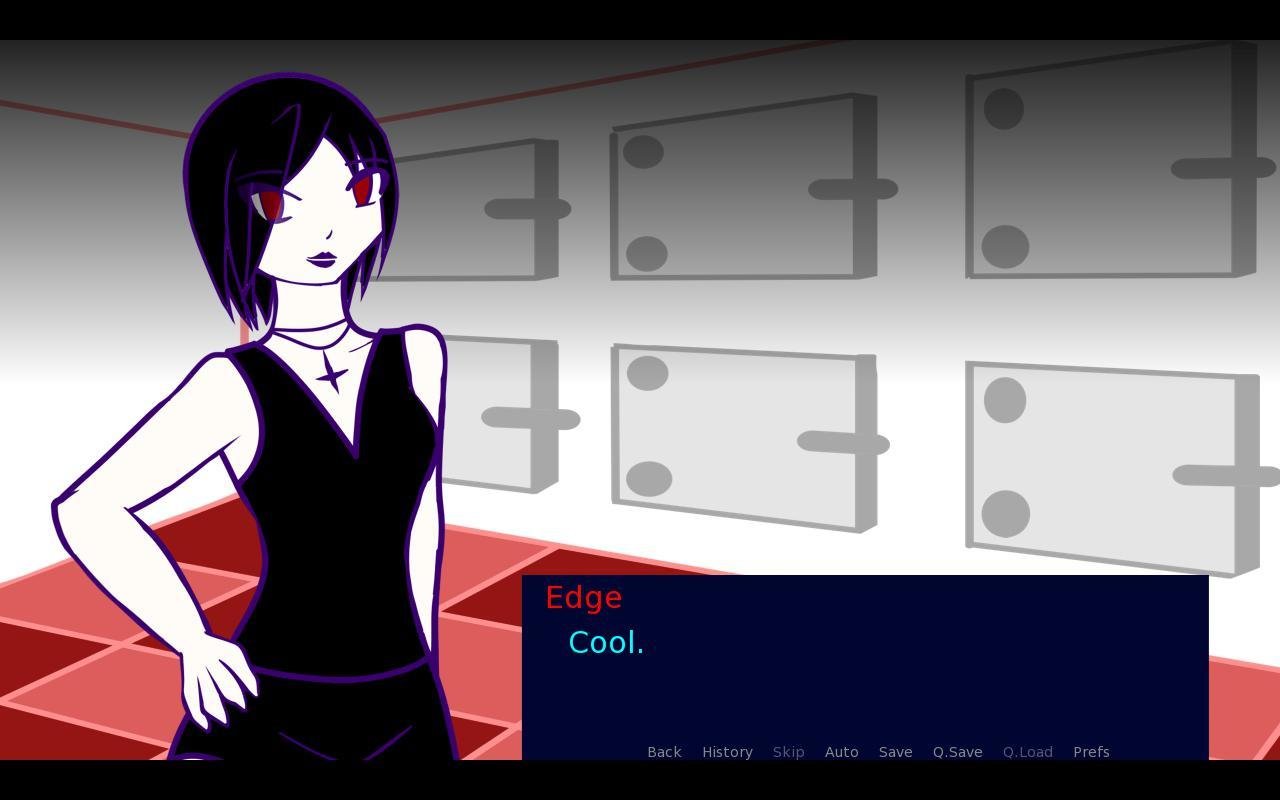Quick save with Q.Save
The height and width of the screenshot is (800, 1280).
[x=957, y=752]
